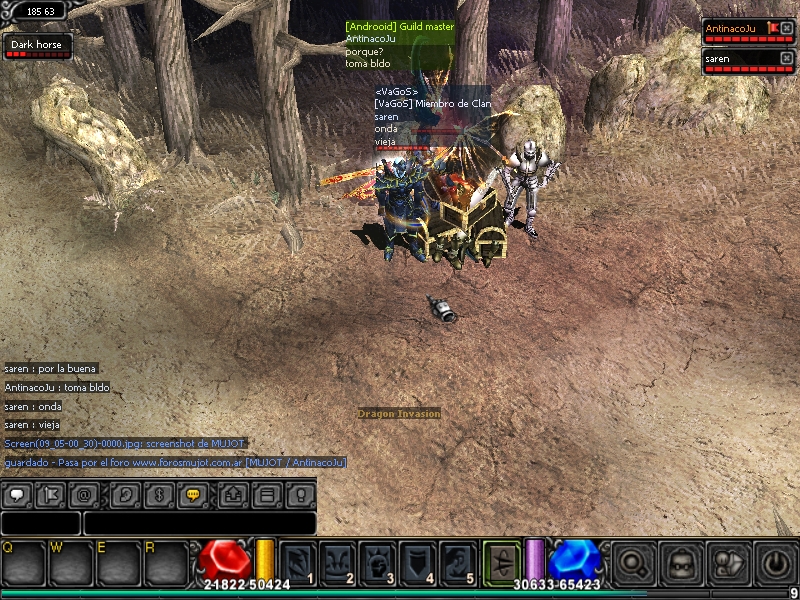Image resolution: width=800 pixels, height=600 pixels.
Task: Open the inventory backpack button
Action: (679, 564)
